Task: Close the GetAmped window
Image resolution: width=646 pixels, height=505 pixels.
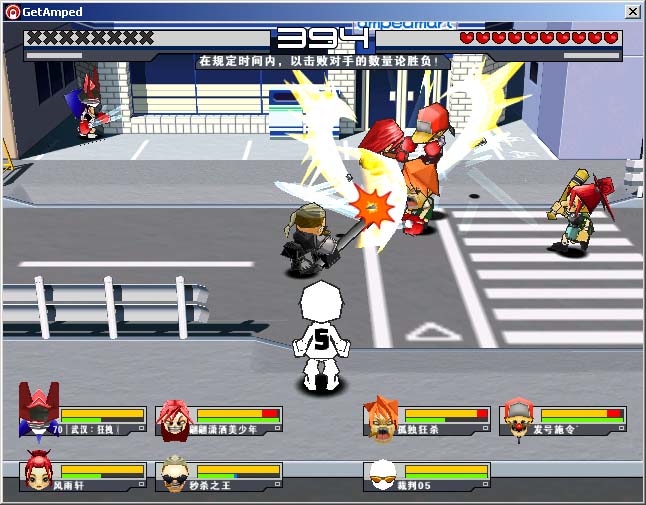Action: click(x=632, y=12)
